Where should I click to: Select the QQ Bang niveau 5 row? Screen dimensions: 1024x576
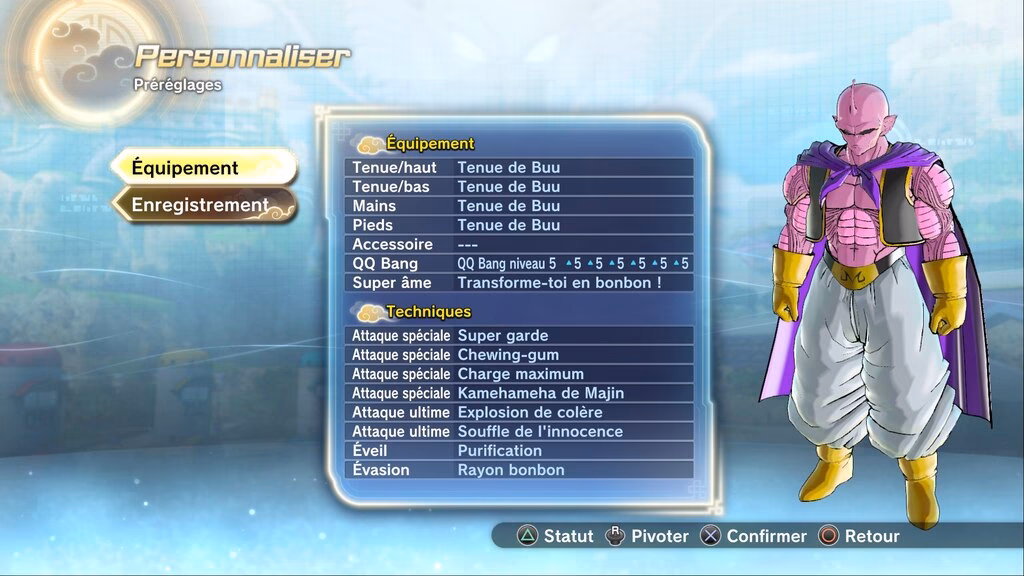point(519,264)
